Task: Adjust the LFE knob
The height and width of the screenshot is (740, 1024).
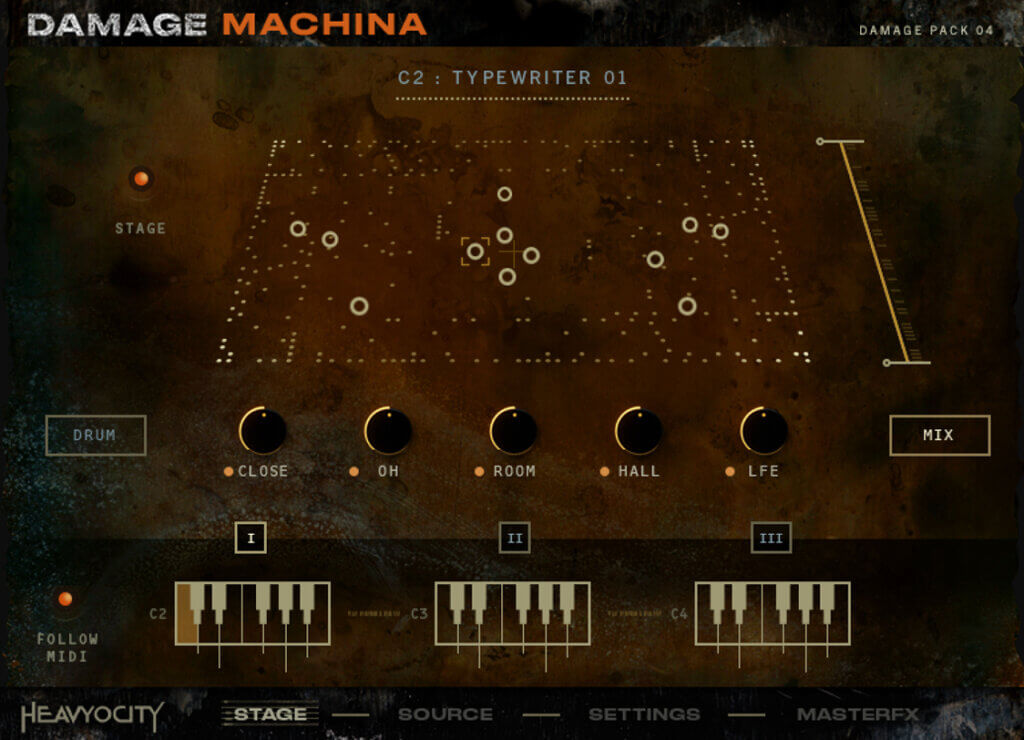Action: 764,431
